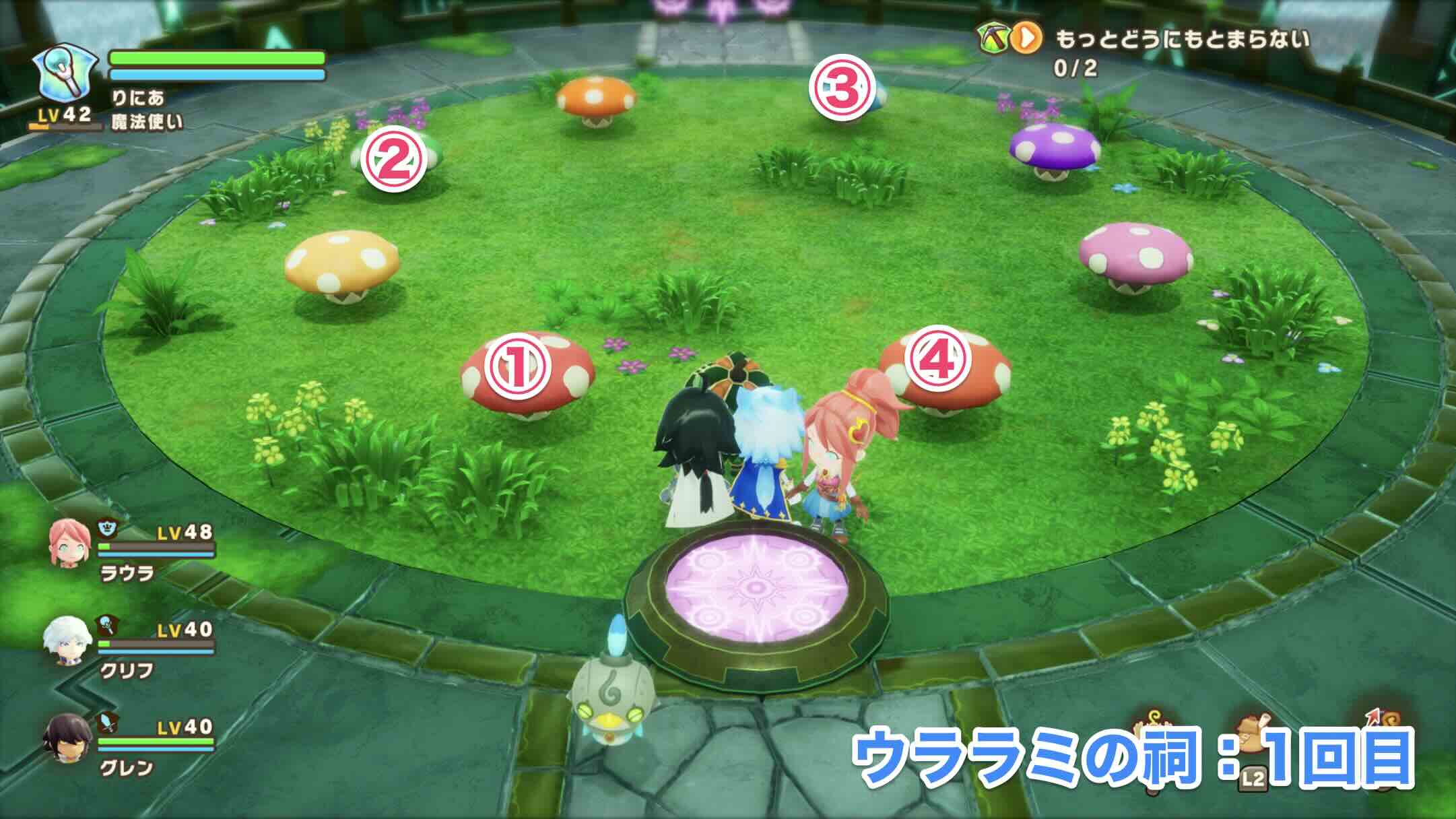The width and height of the screenshot is (1456, 819).
Task: Tap the orange arrow icon beside the quest
Action: tap(1026, 37)
